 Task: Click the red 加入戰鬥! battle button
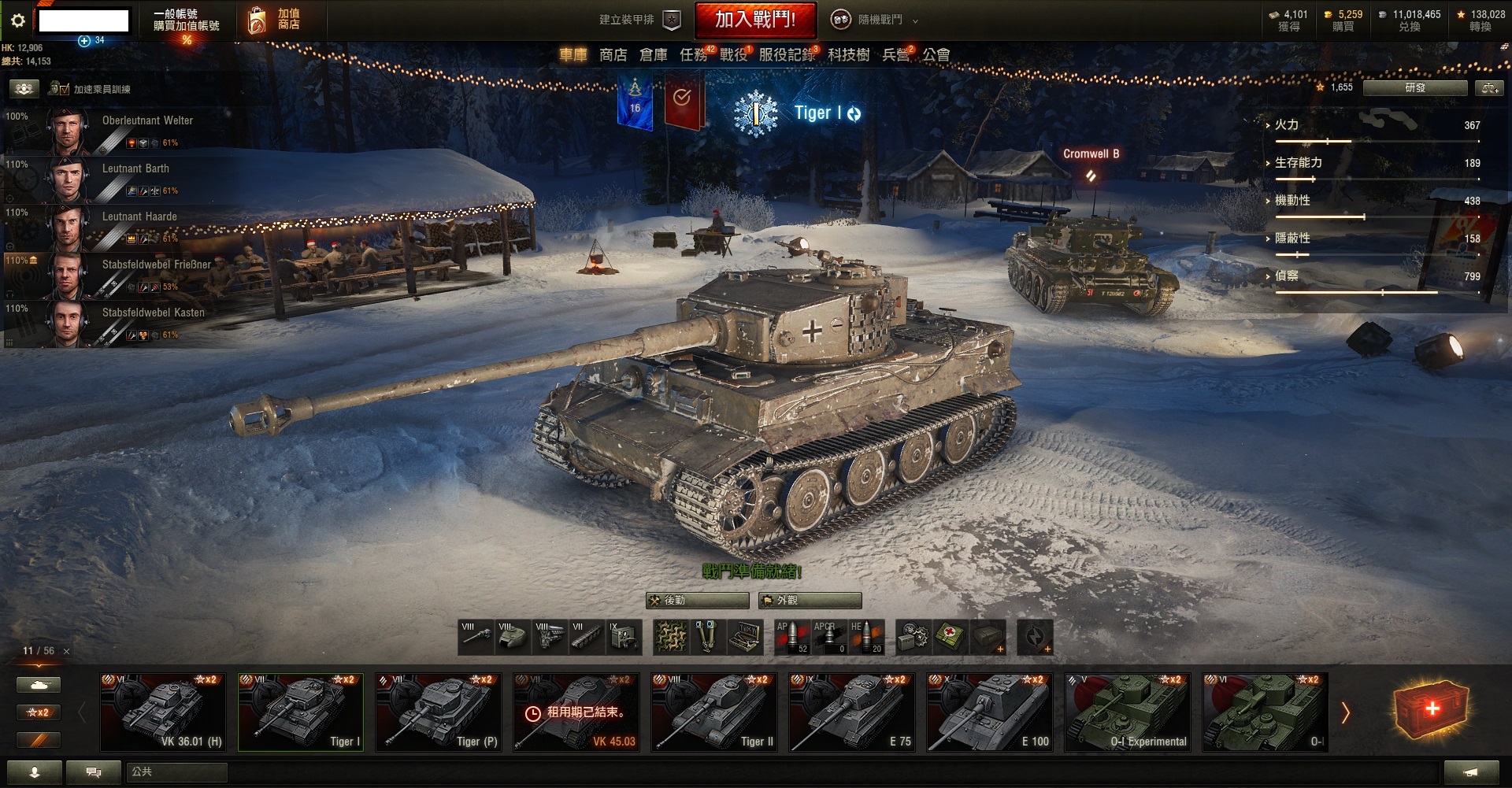[x=754, y=20]
